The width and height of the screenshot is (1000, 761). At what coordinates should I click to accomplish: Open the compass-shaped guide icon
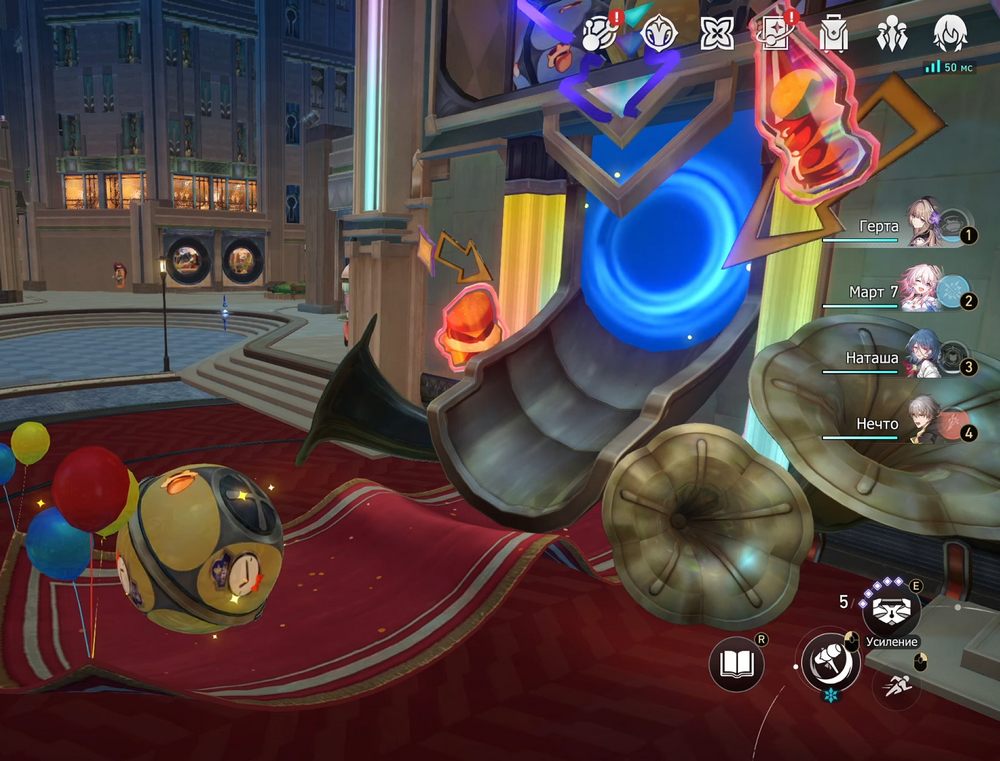pos(659,34)
